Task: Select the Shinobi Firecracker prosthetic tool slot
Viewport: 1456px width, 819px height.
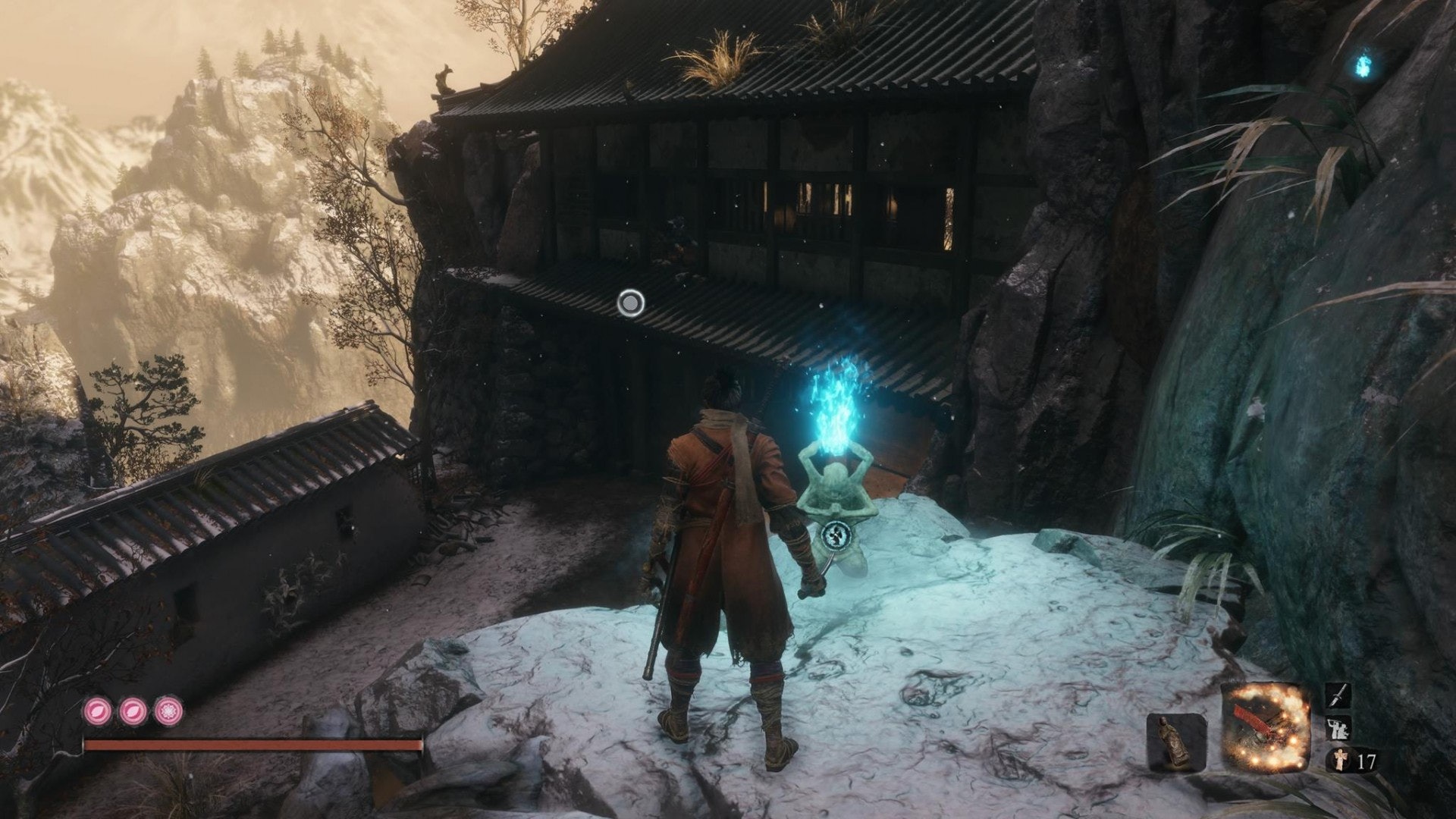Action: point(1266,727)
